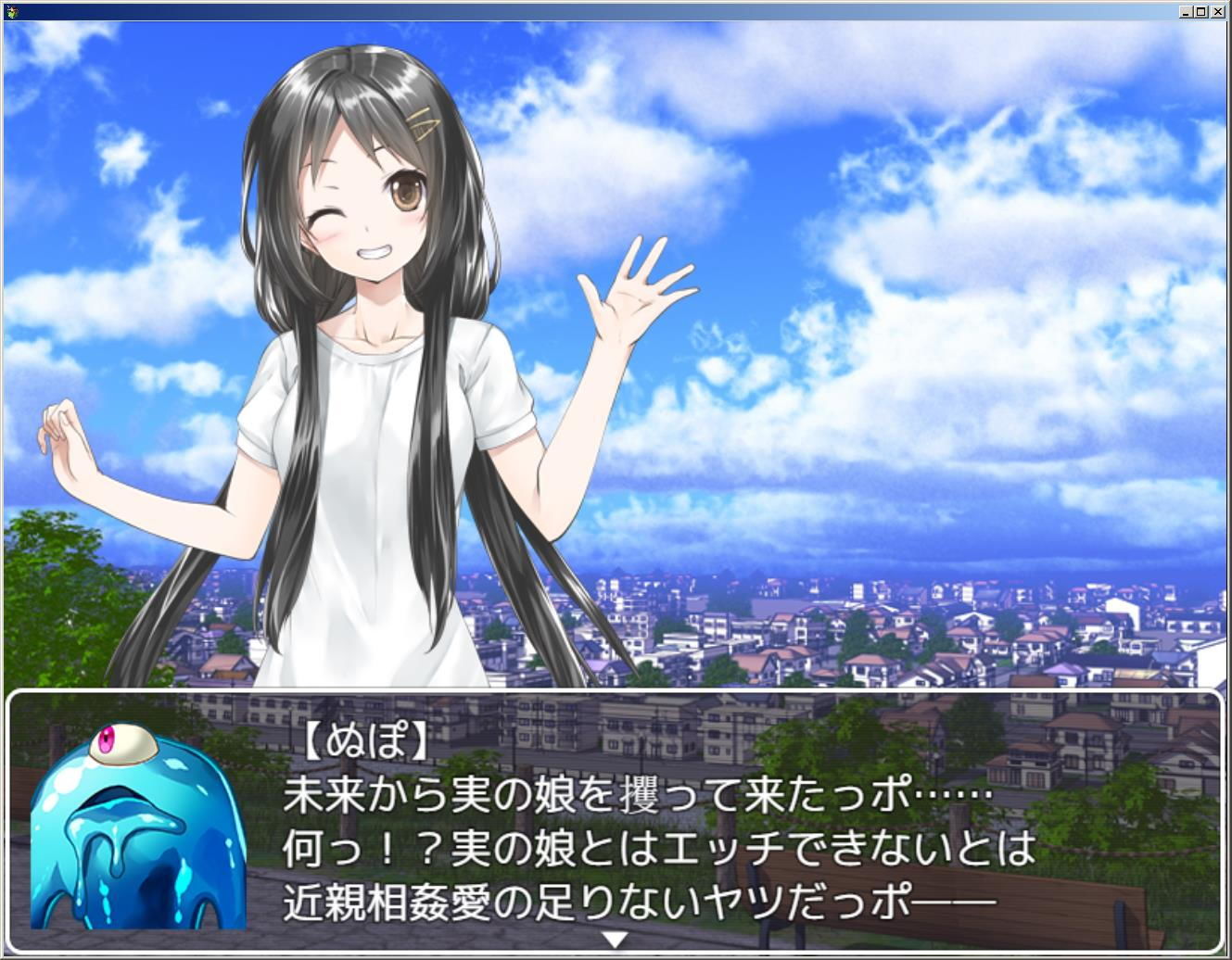Advance dialogue with the white continue arrow

point(615,940)
